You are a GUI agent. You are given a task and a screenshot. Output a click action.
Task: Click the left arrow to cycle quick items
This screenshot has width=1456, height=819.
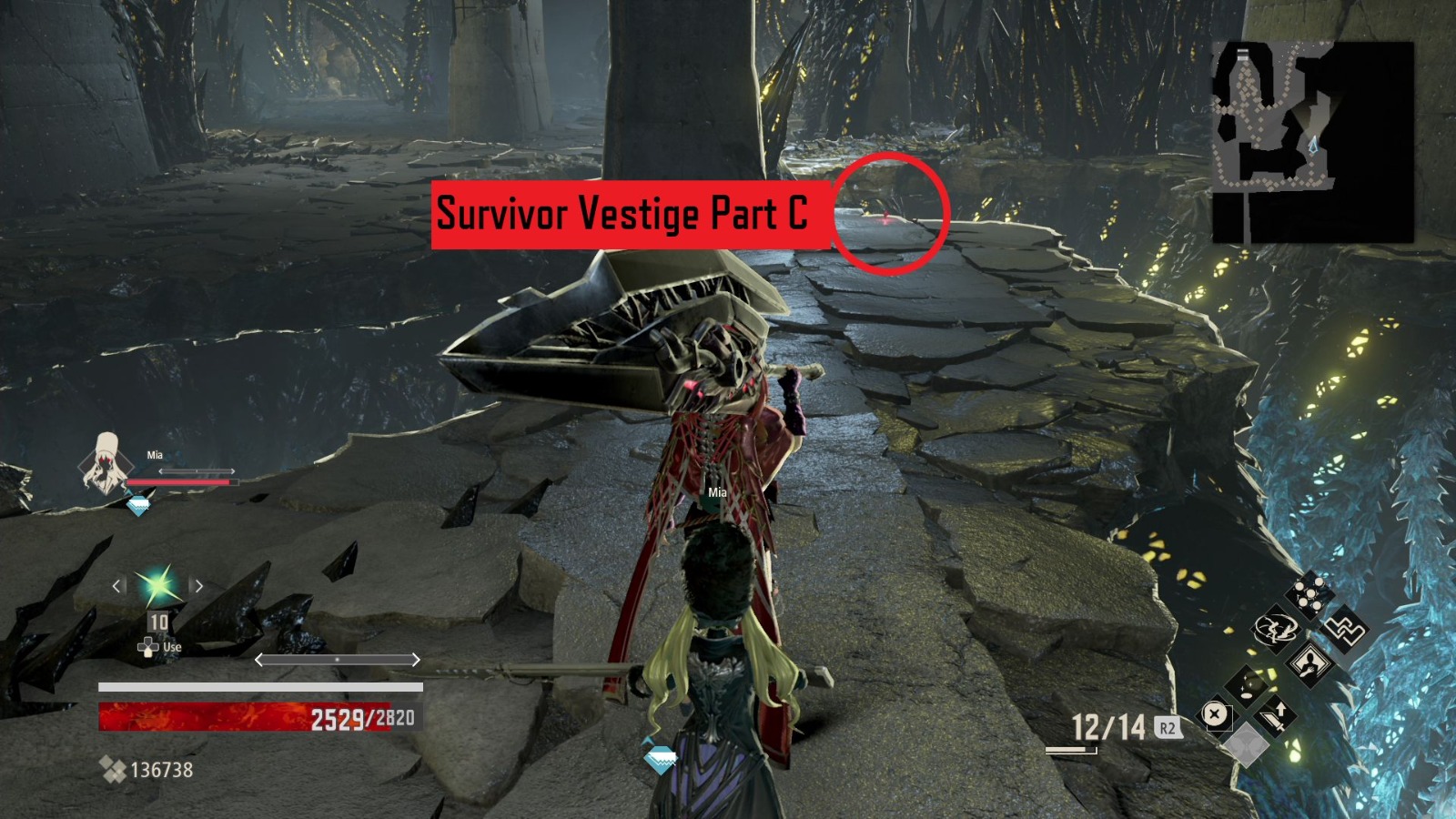117,586
